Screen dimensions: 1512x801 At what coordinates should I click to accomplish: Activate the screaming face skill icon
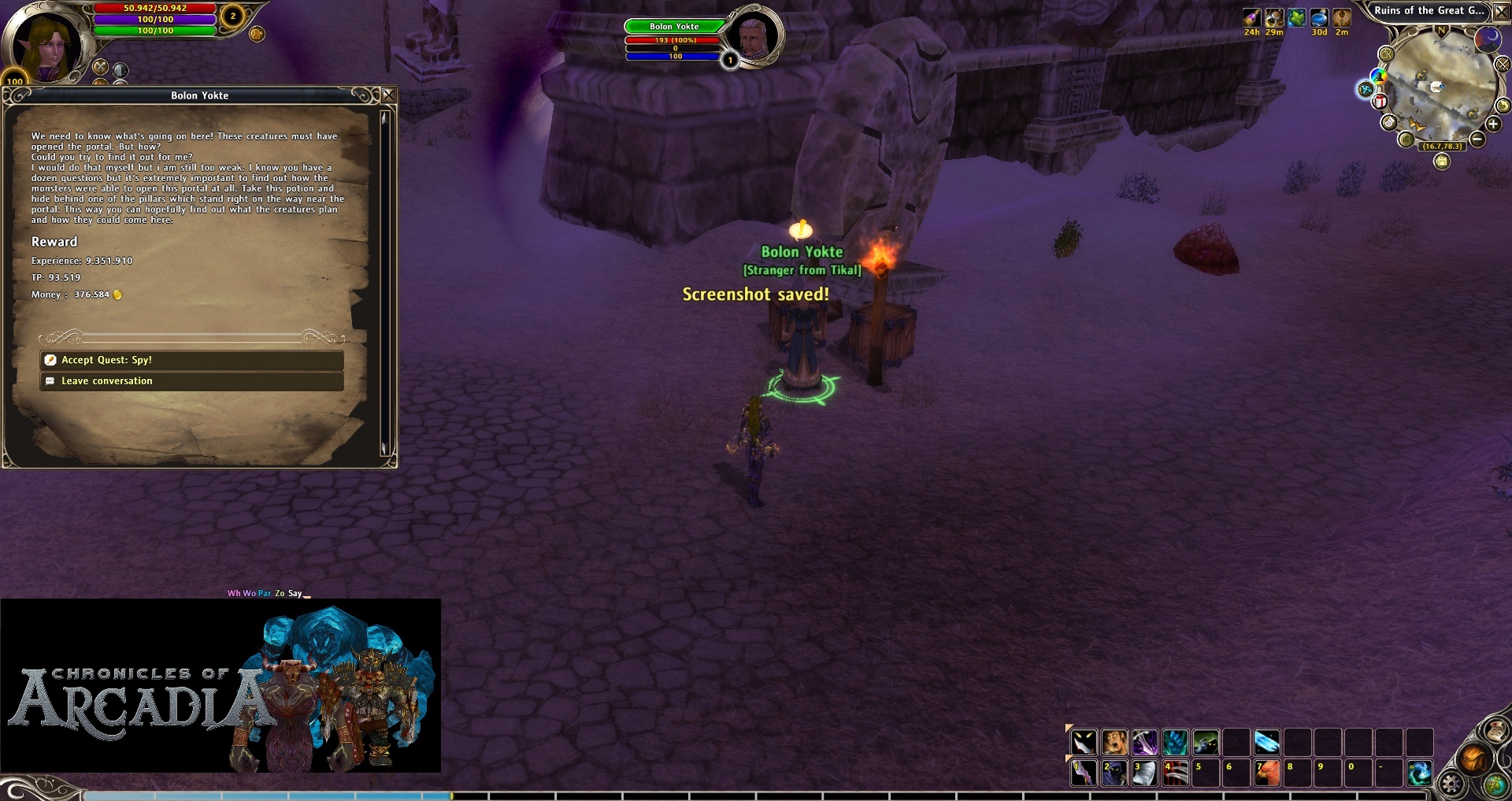tap(1114, 742)
